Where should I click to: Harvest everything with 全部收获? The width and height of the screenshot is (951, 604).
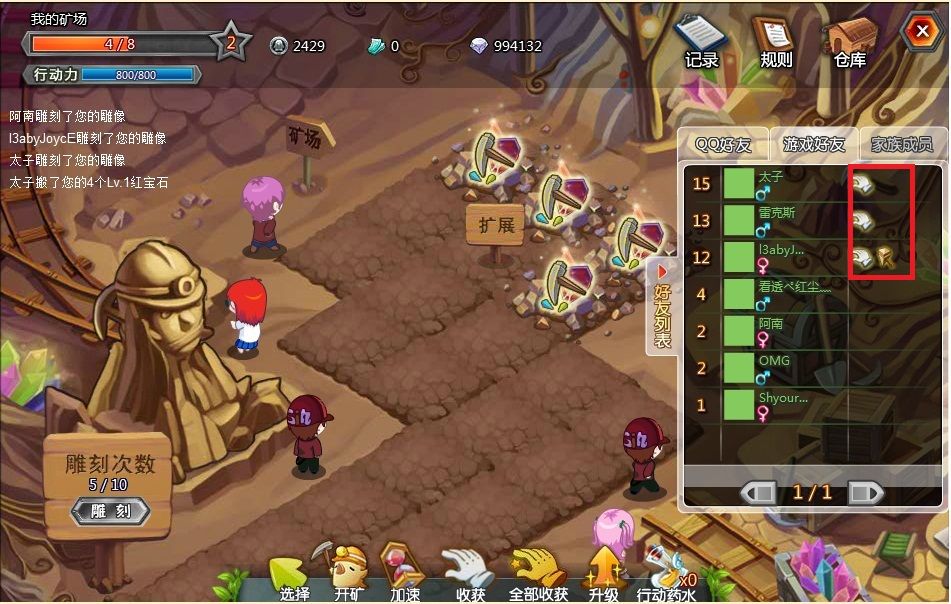coord(538,577)
